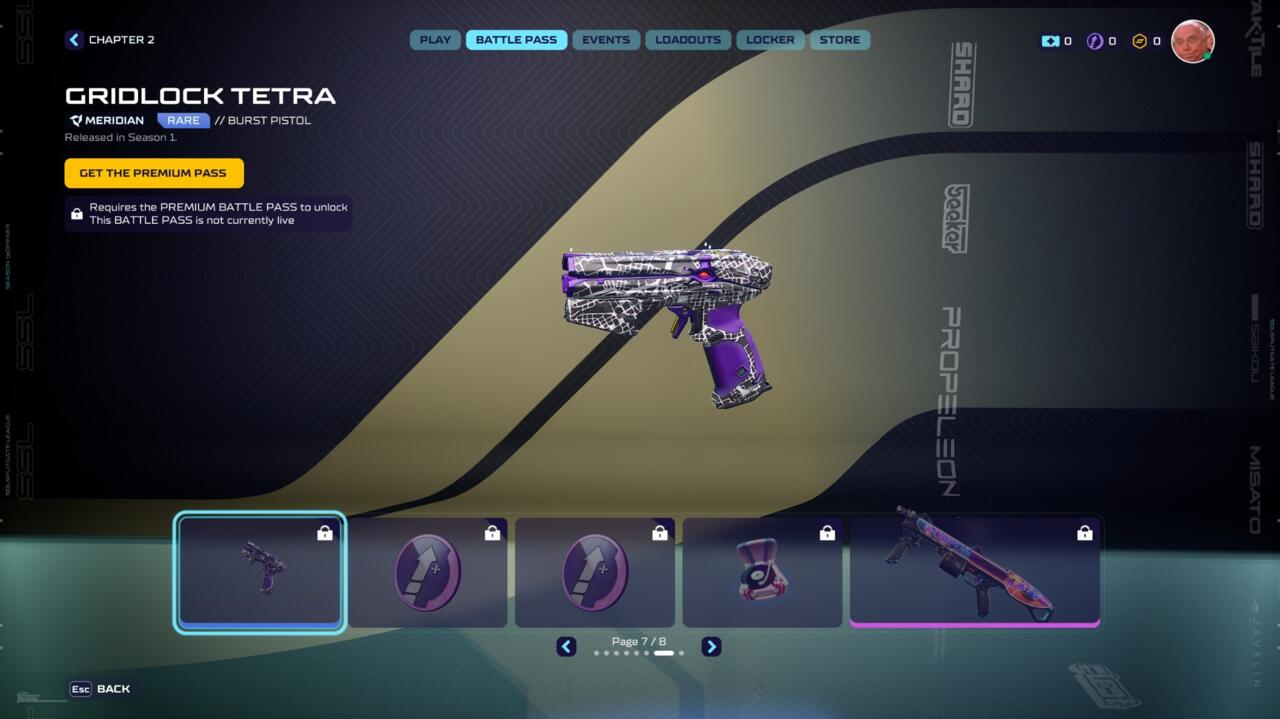Click Get the Premium Pass button

coord(154,173)
